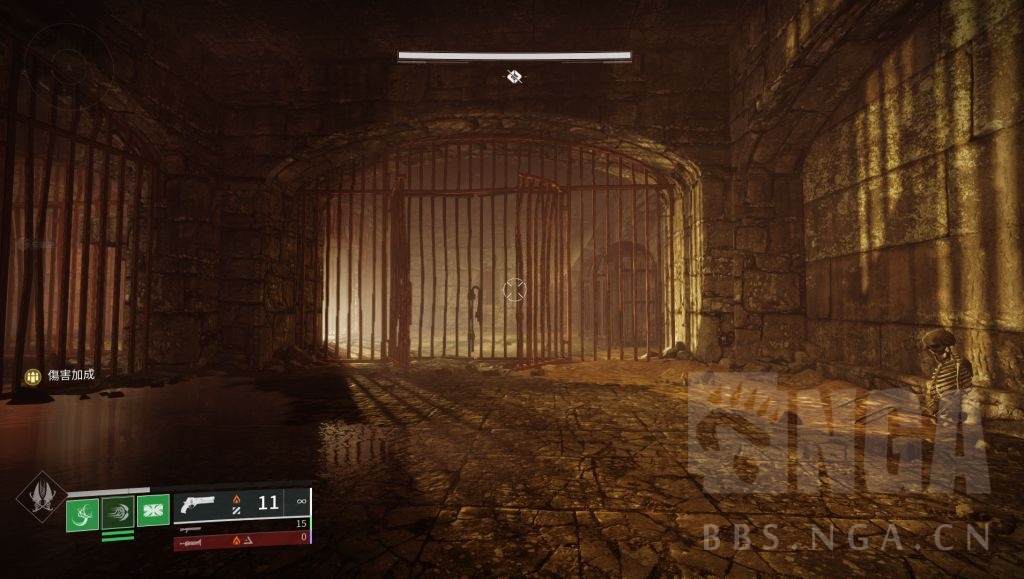Select the super ability diamond icon
This screenshot has height=579, width=1024.
42,495
